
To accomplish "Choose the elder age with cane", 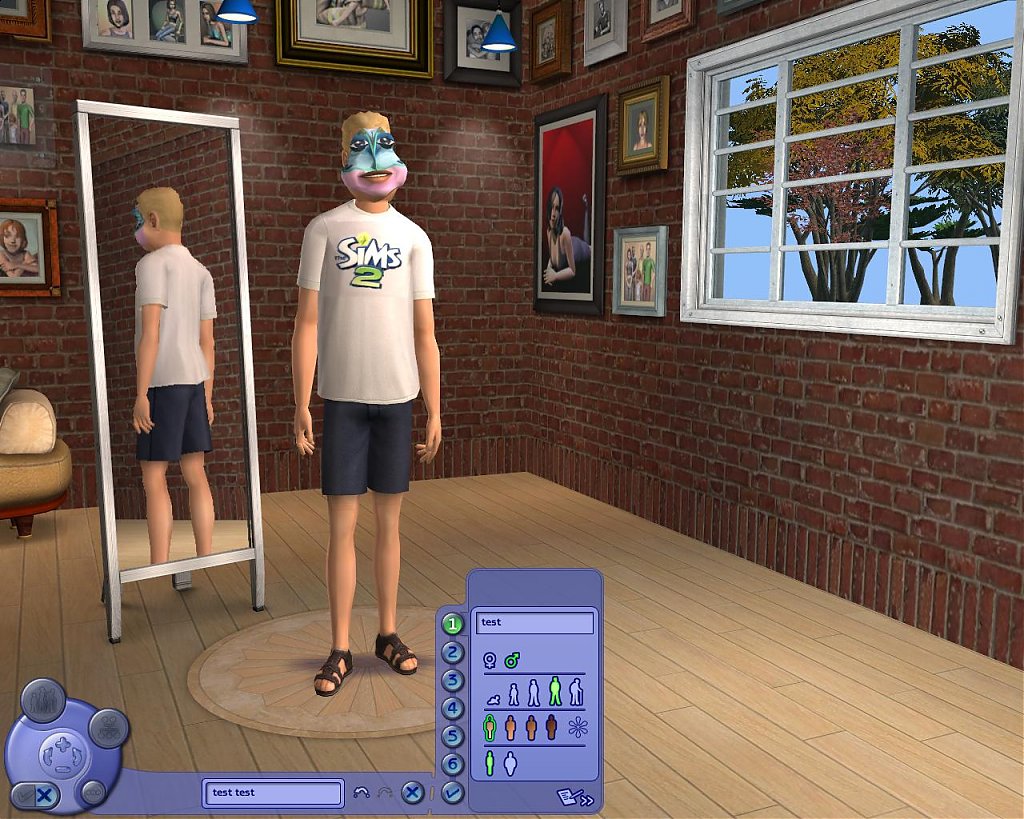I will coord(576,692).
